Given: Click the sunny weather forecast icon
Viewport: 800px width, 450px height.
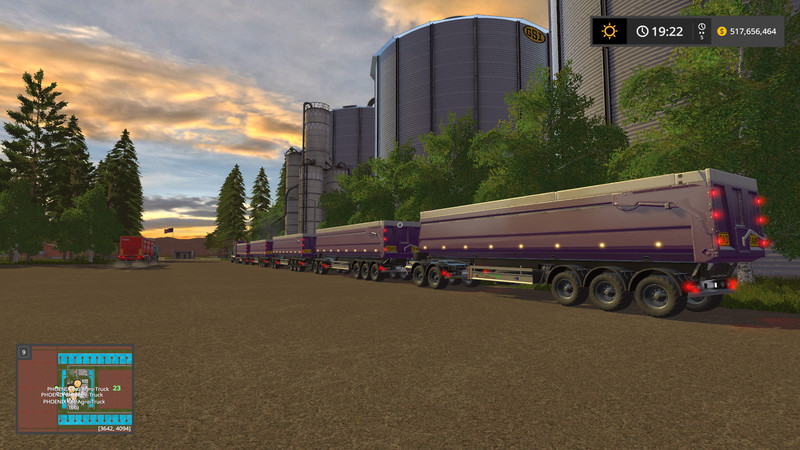Looking at the screenshot, I should tap(608, 31).
